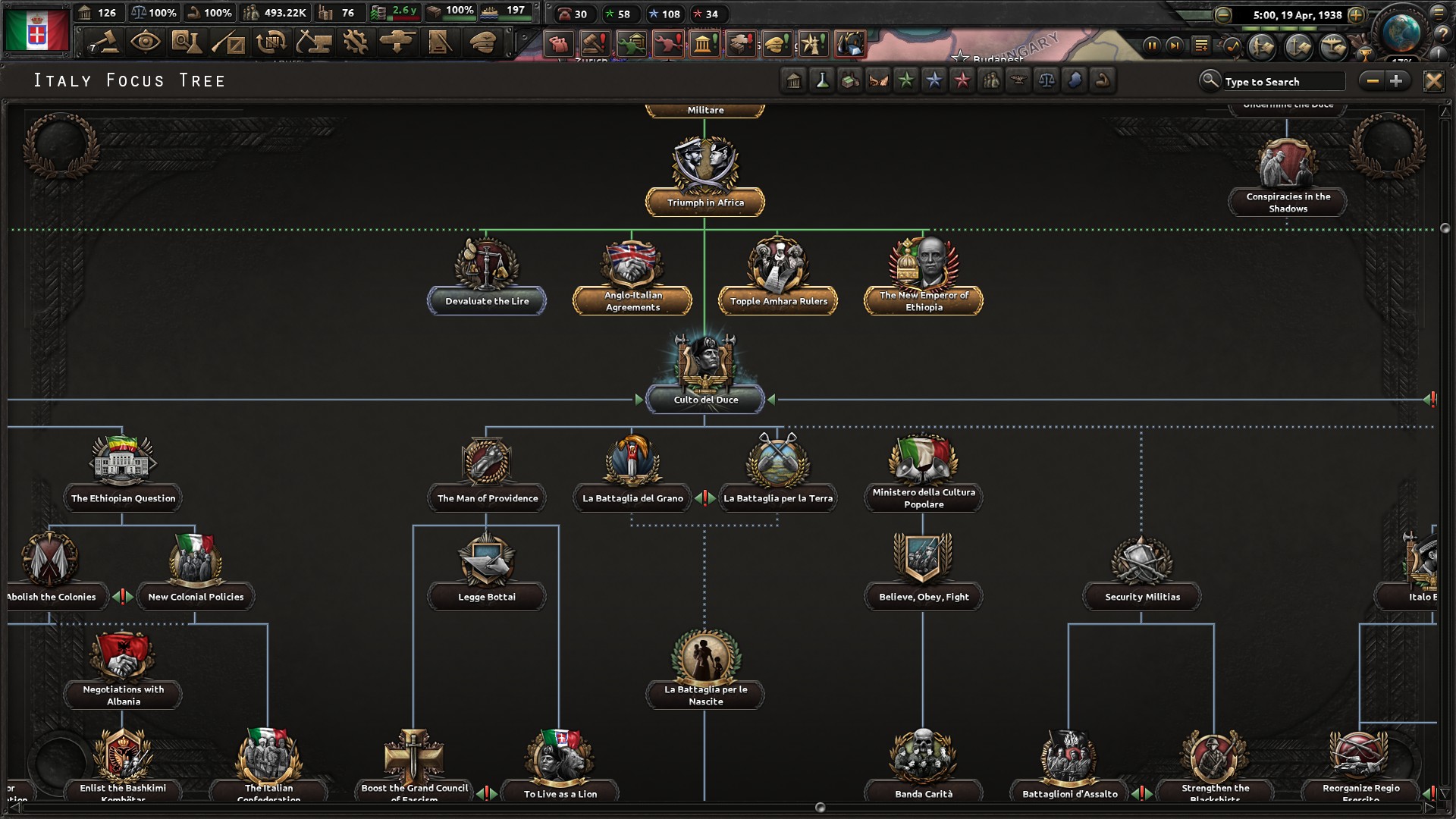
Task: Click the blue navy experience star filter
Action: (x=934, y=80)
